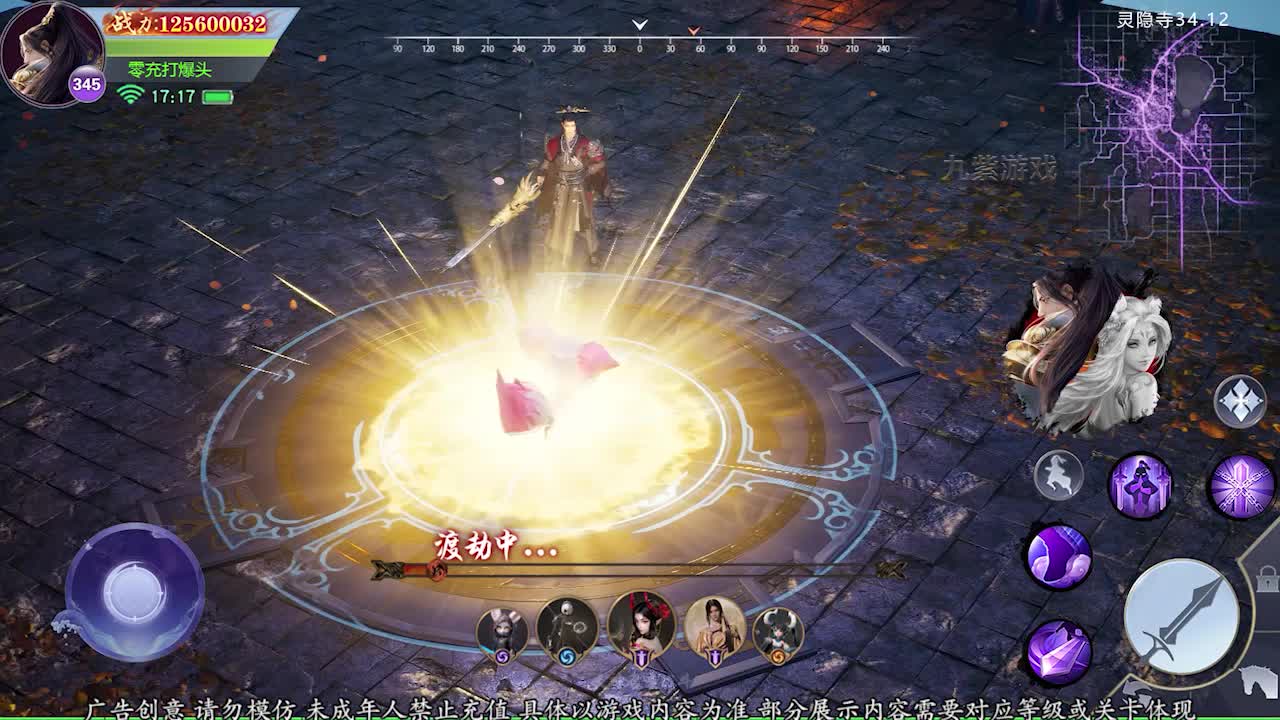Tap the virtual movement joystick
This screenshot has height=720, width=1280.
[x=134, y=590]
